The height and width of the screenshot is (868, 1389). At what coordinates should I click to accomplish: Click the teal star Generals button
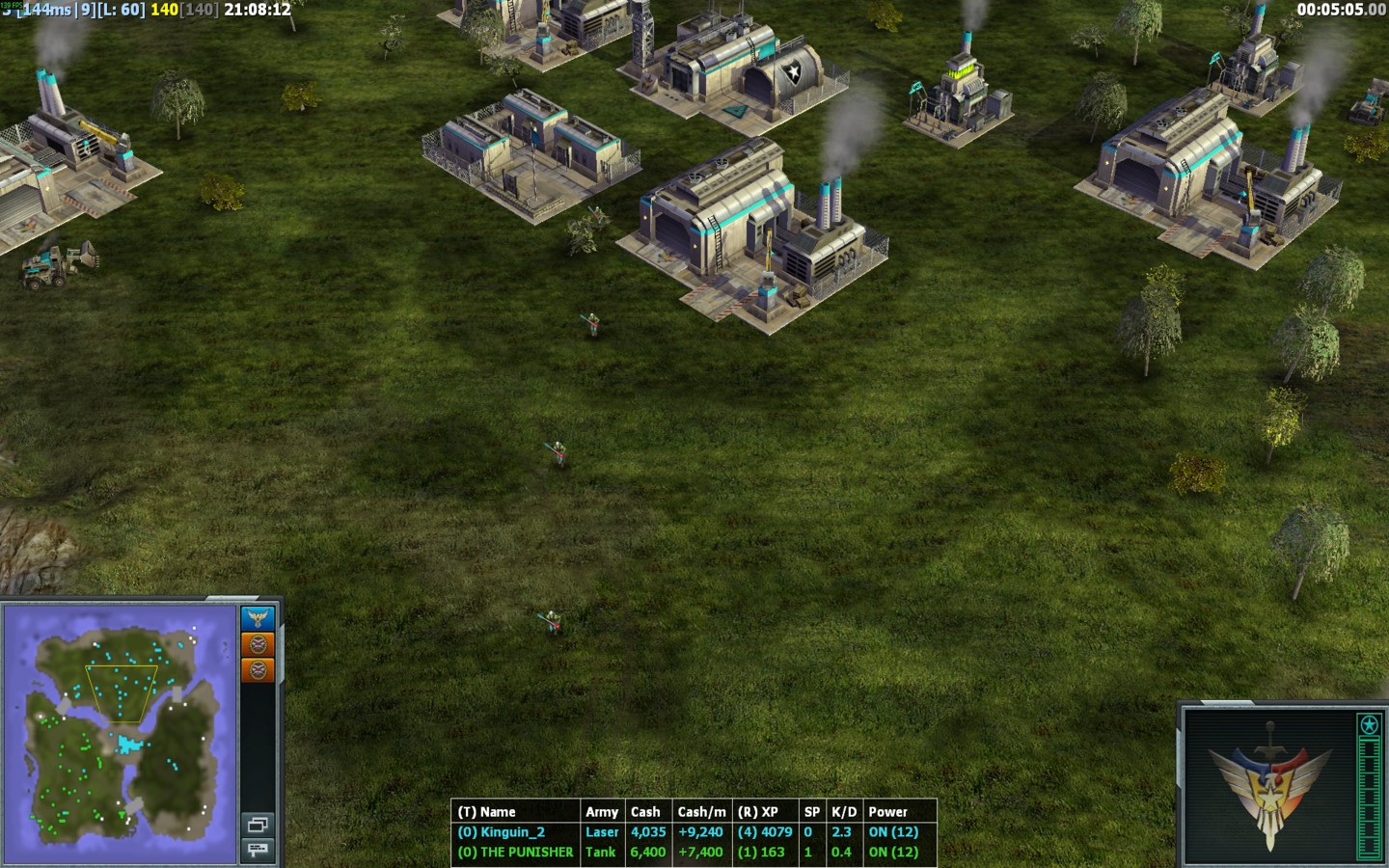tap(1369, 724)
